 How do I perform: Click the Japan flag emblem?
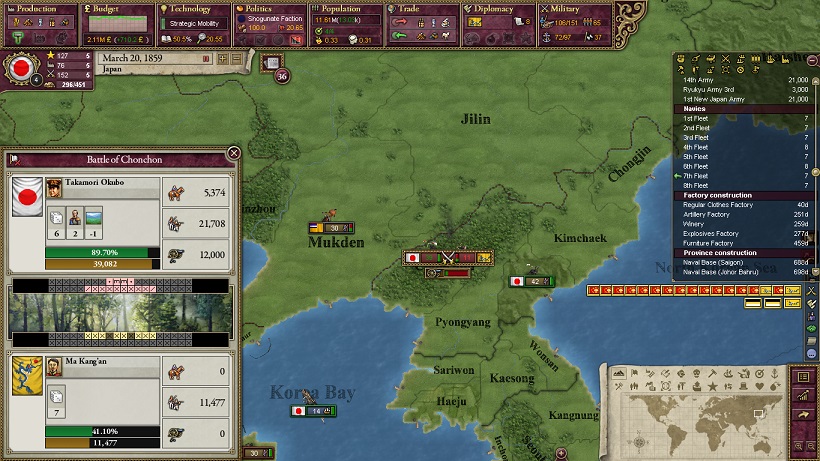click(18, 70)
